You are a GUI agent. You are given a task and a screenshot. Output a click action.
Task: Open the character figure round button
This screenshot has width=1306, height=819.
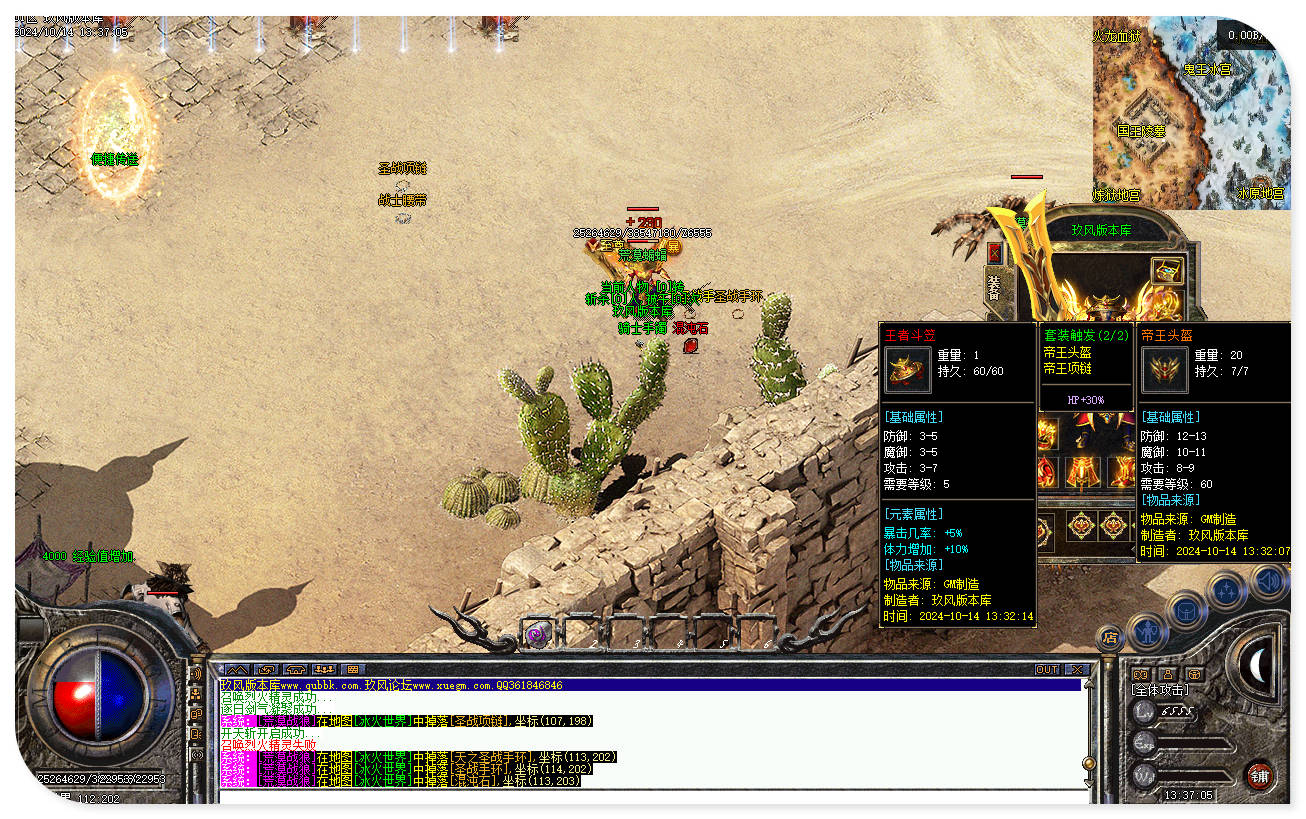coord(1146,631)
